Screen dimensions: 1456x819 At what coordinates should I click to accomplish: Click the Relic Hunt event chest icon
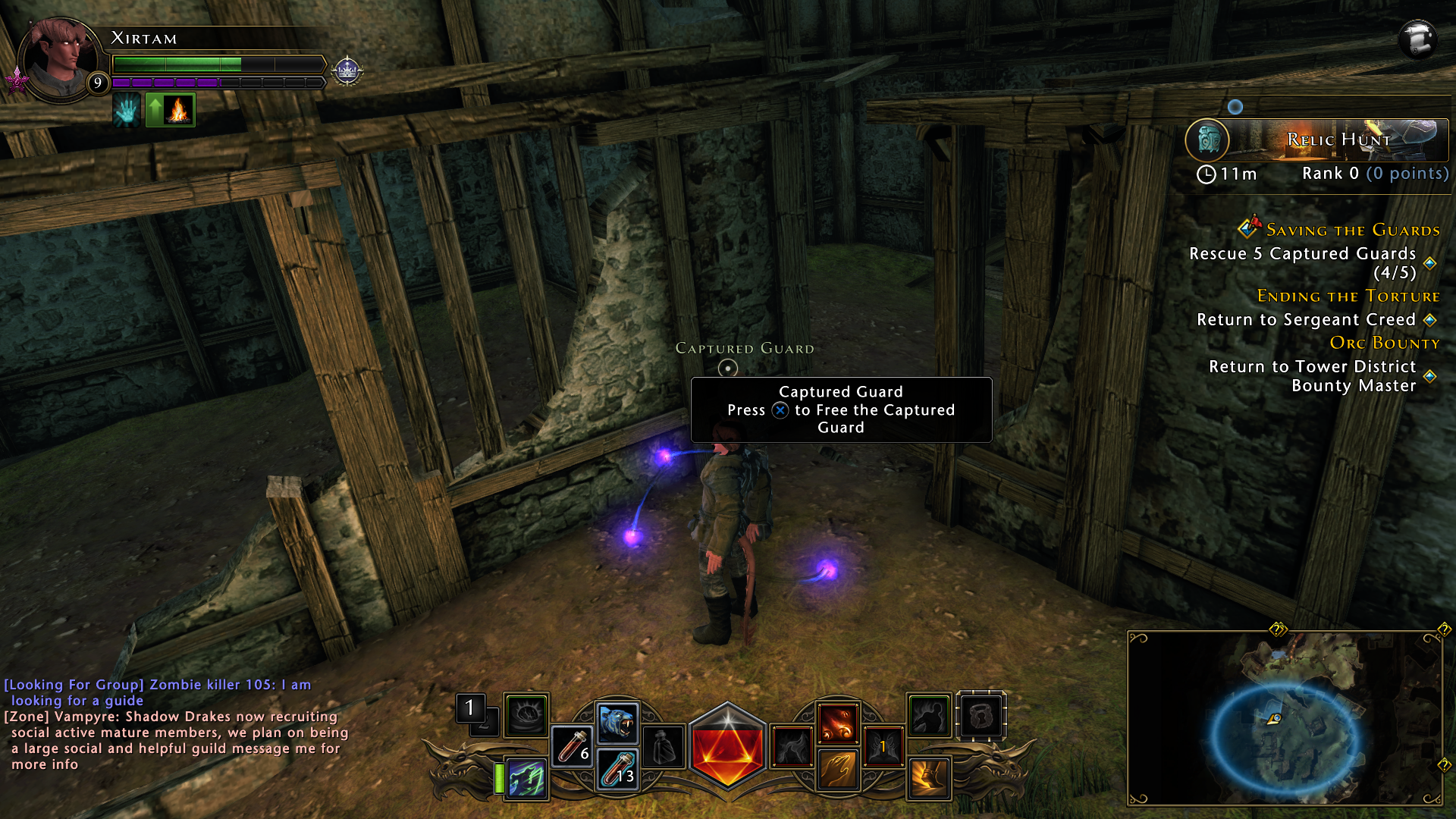(1208, 140)
